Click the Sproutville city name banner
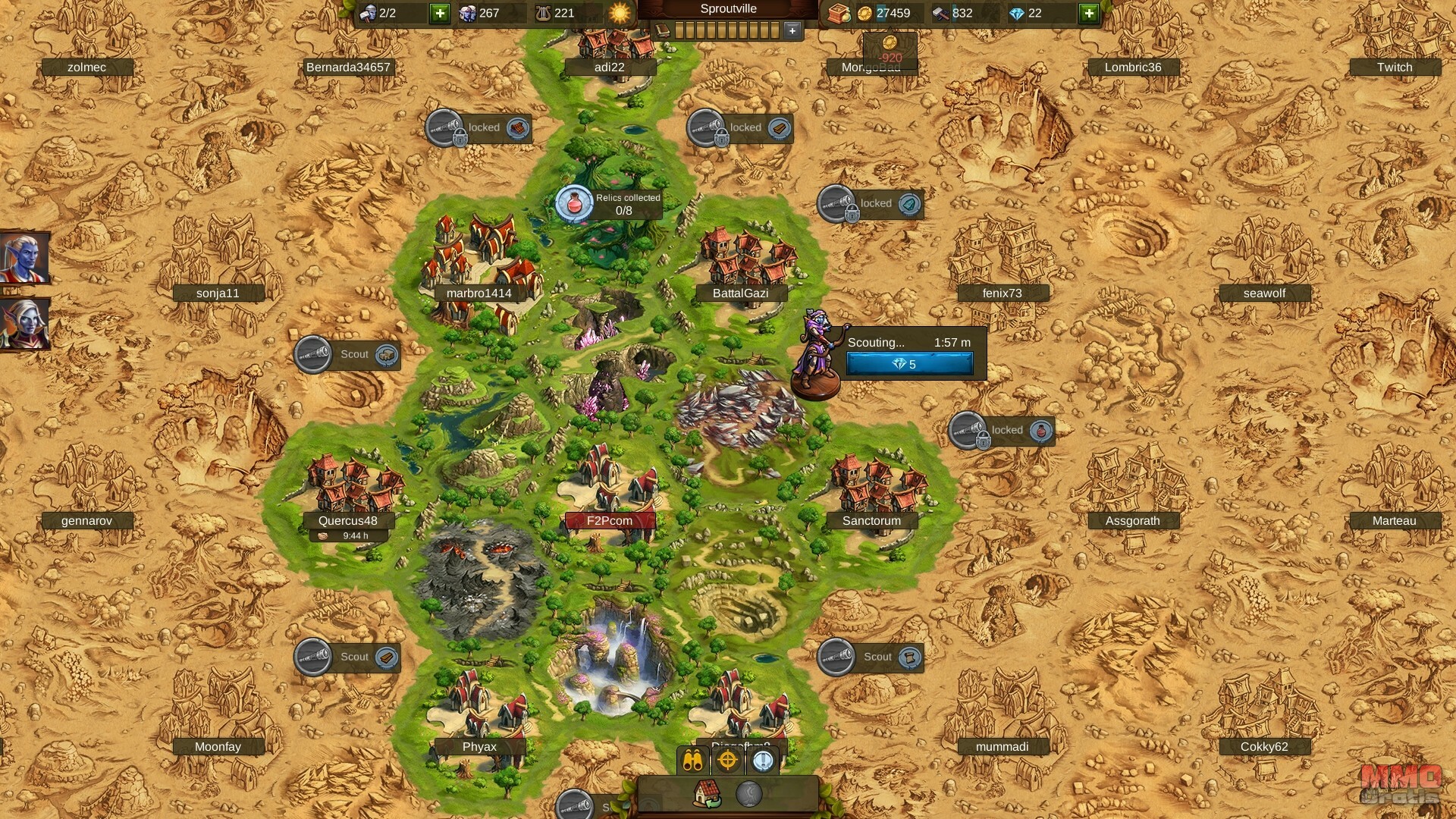Screen dimensions: 1456x819 click(728, 9)
